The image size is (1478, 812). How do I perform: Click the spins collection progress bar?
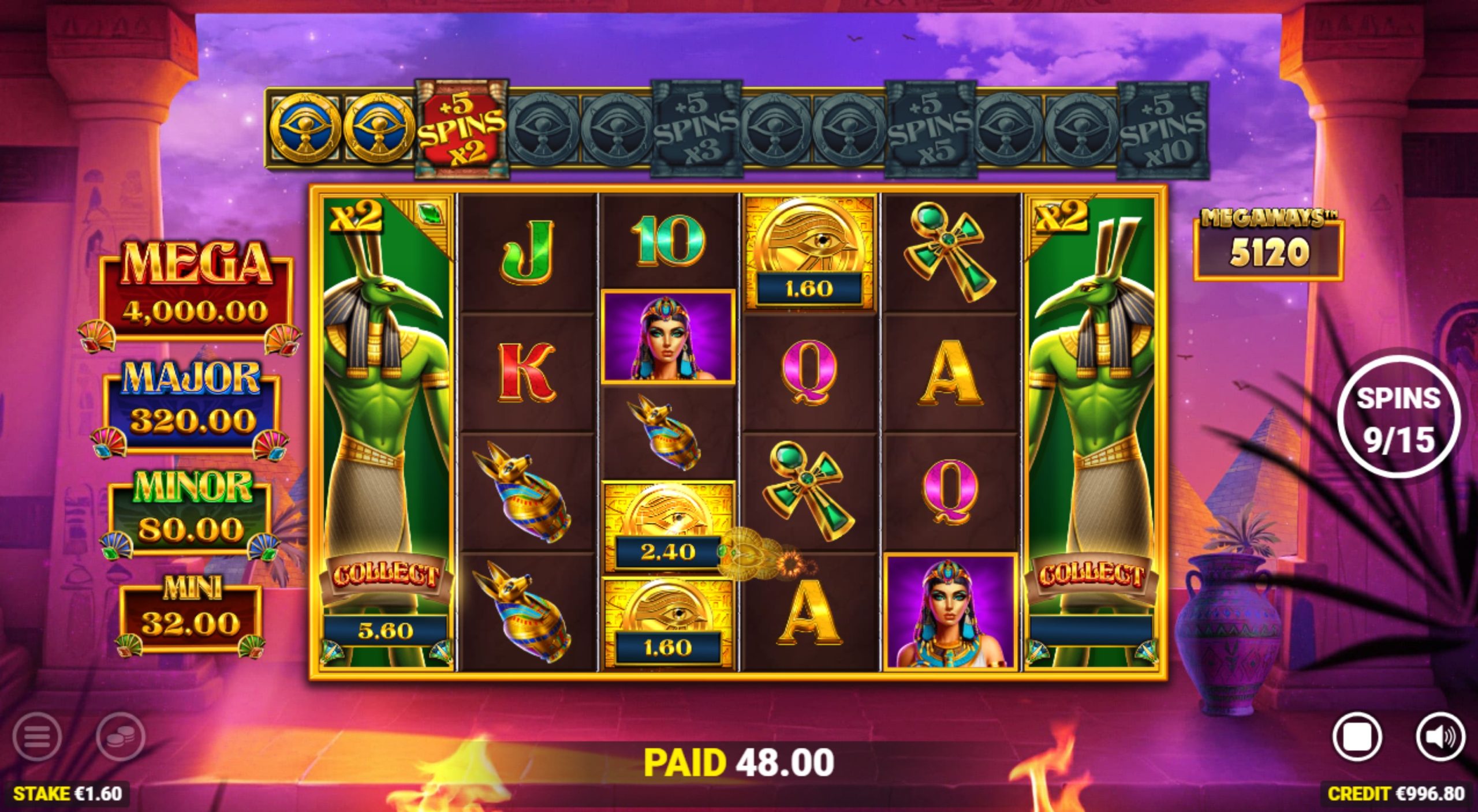733,128
